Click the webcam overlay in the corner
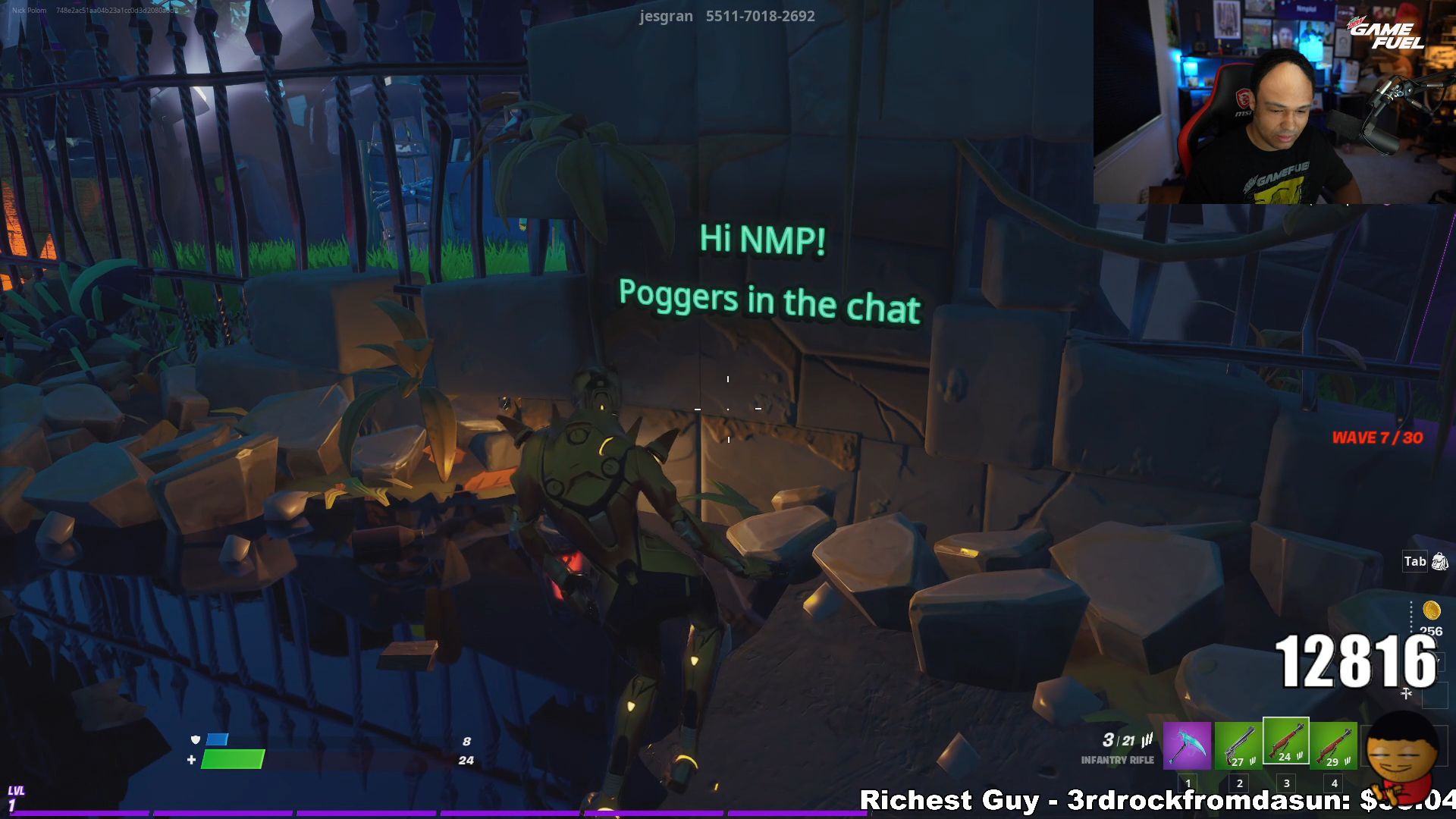Viewport: 1456px width, 819px height. click(1274, 102)
